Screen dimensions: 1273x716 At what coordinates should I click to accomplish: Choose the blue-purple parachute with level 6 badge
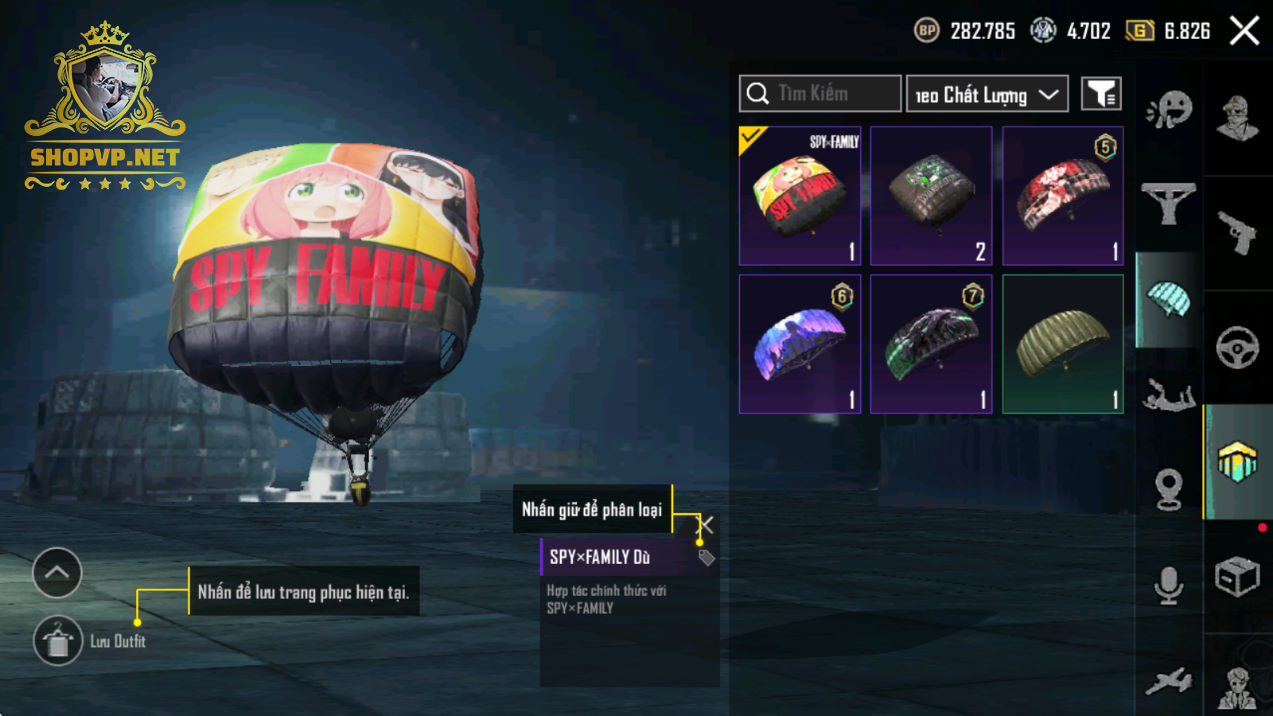click(800, 344)
